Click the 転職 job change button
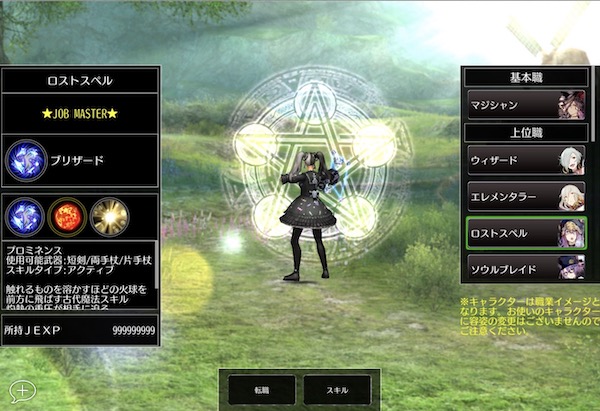Viewport: 600px width, 411px height. click(x=261, y=389)
